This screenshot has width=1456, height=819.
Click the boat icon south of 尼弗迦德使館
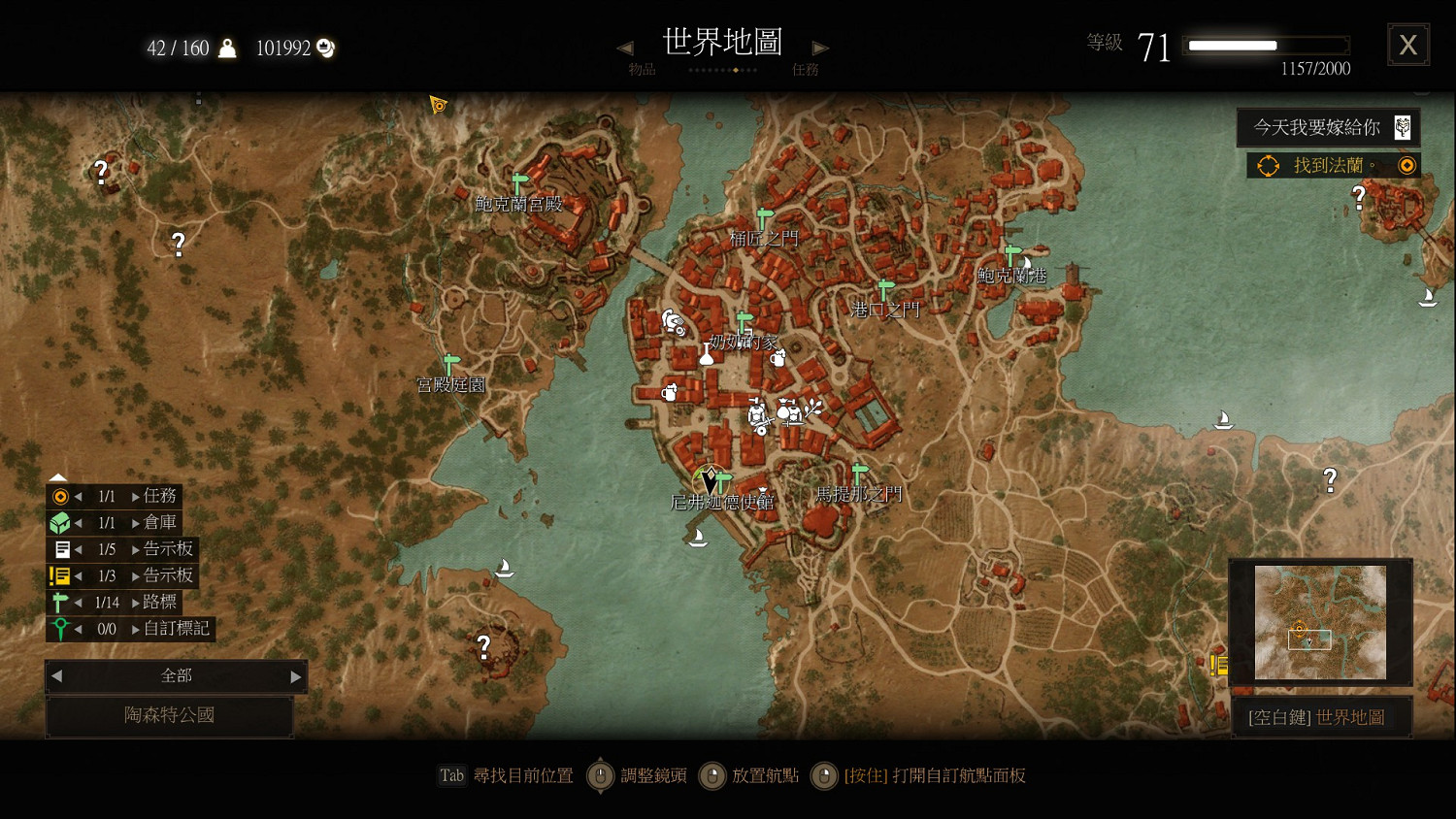(697, 537)
